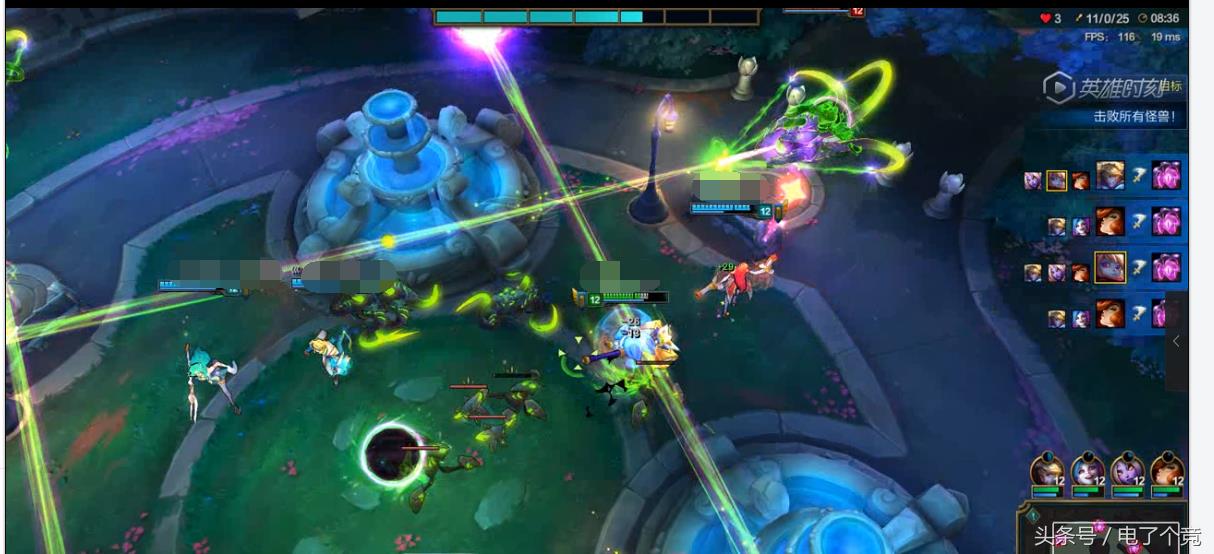Select Ezreal's level 12 teammate frame

tap(1048, 472)
